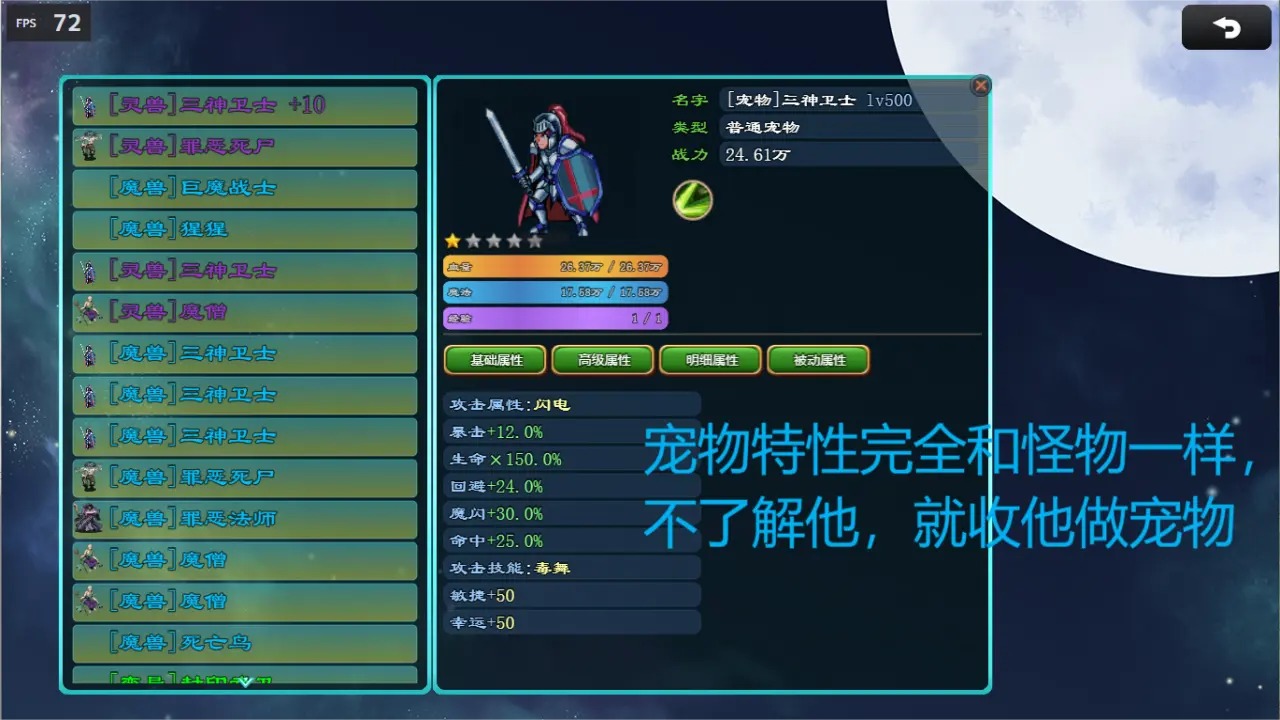Click the purple mage icon next to [魔兽]罪恶法师
The width and height of the screenshot is (1280, 720).
(x=88, y=518)
